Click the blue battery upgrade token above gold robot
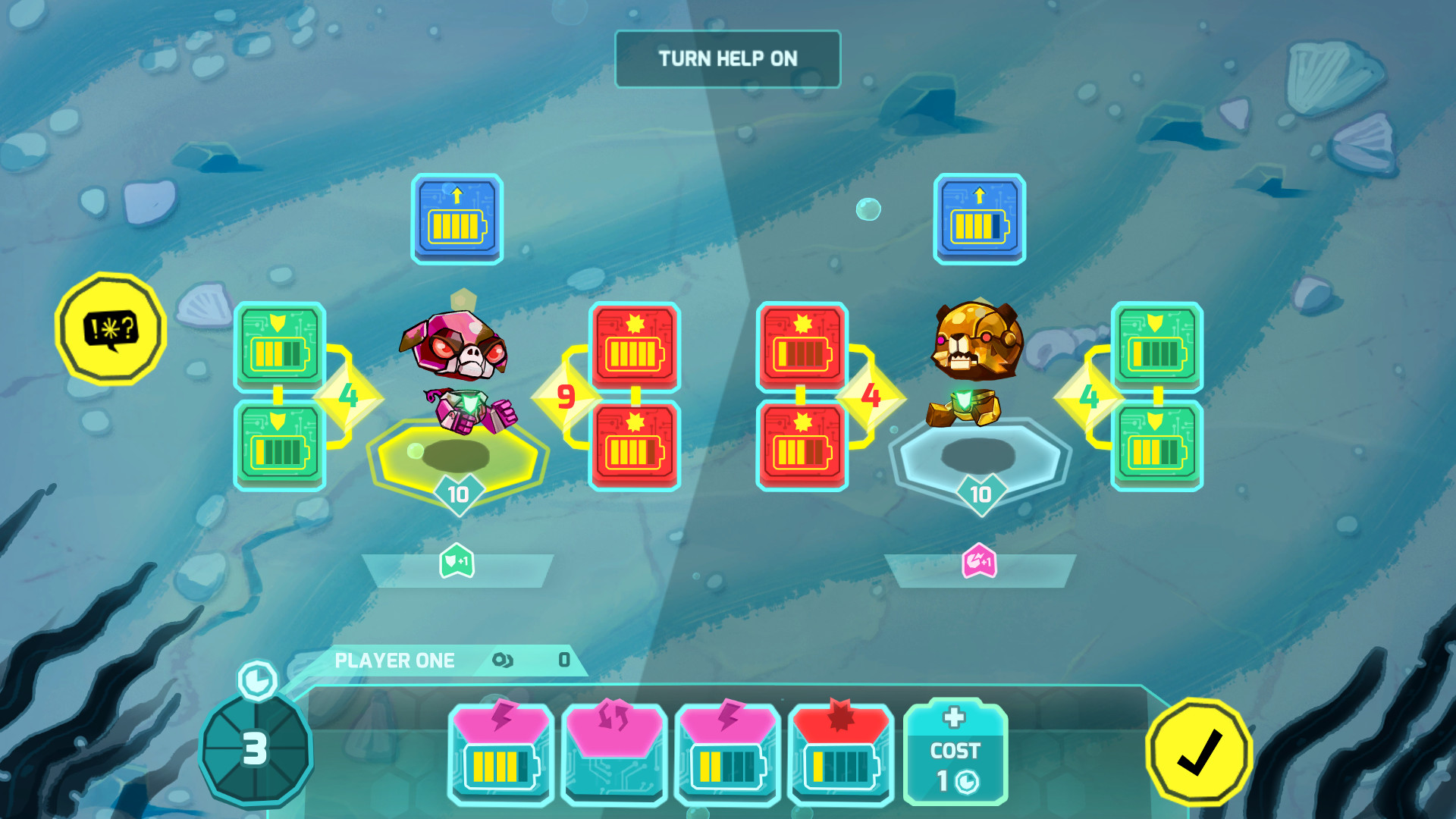Screen dimensions: 1456x819 coord(979,219)
